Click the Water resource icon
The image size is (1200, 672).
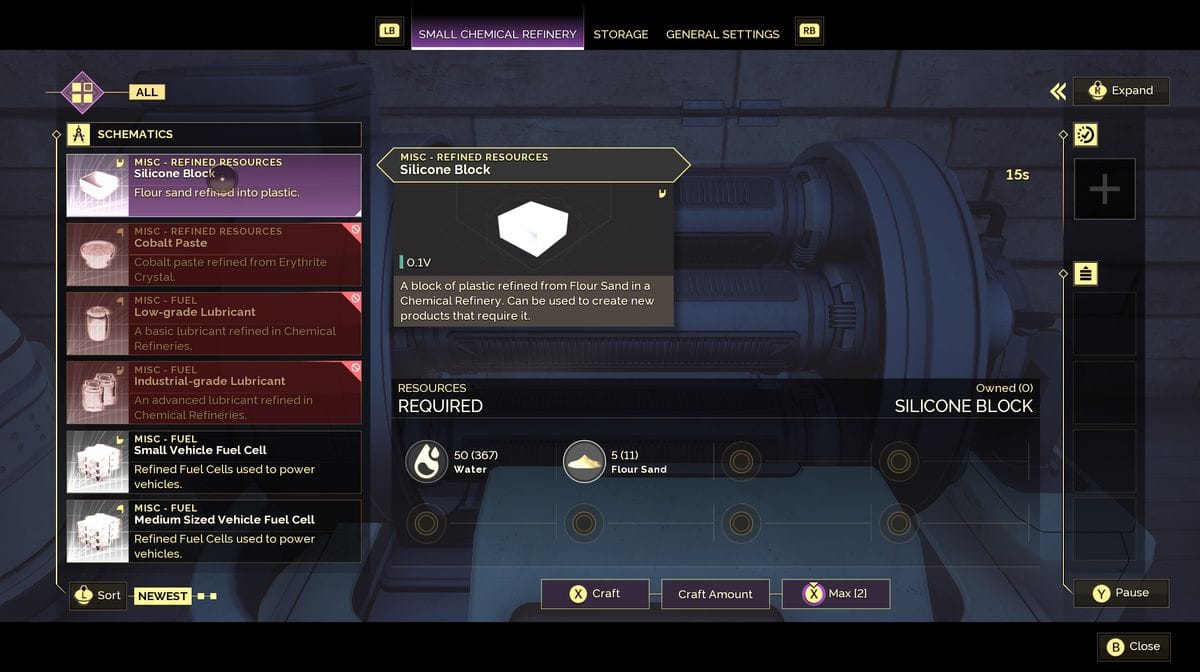point(426,462)
